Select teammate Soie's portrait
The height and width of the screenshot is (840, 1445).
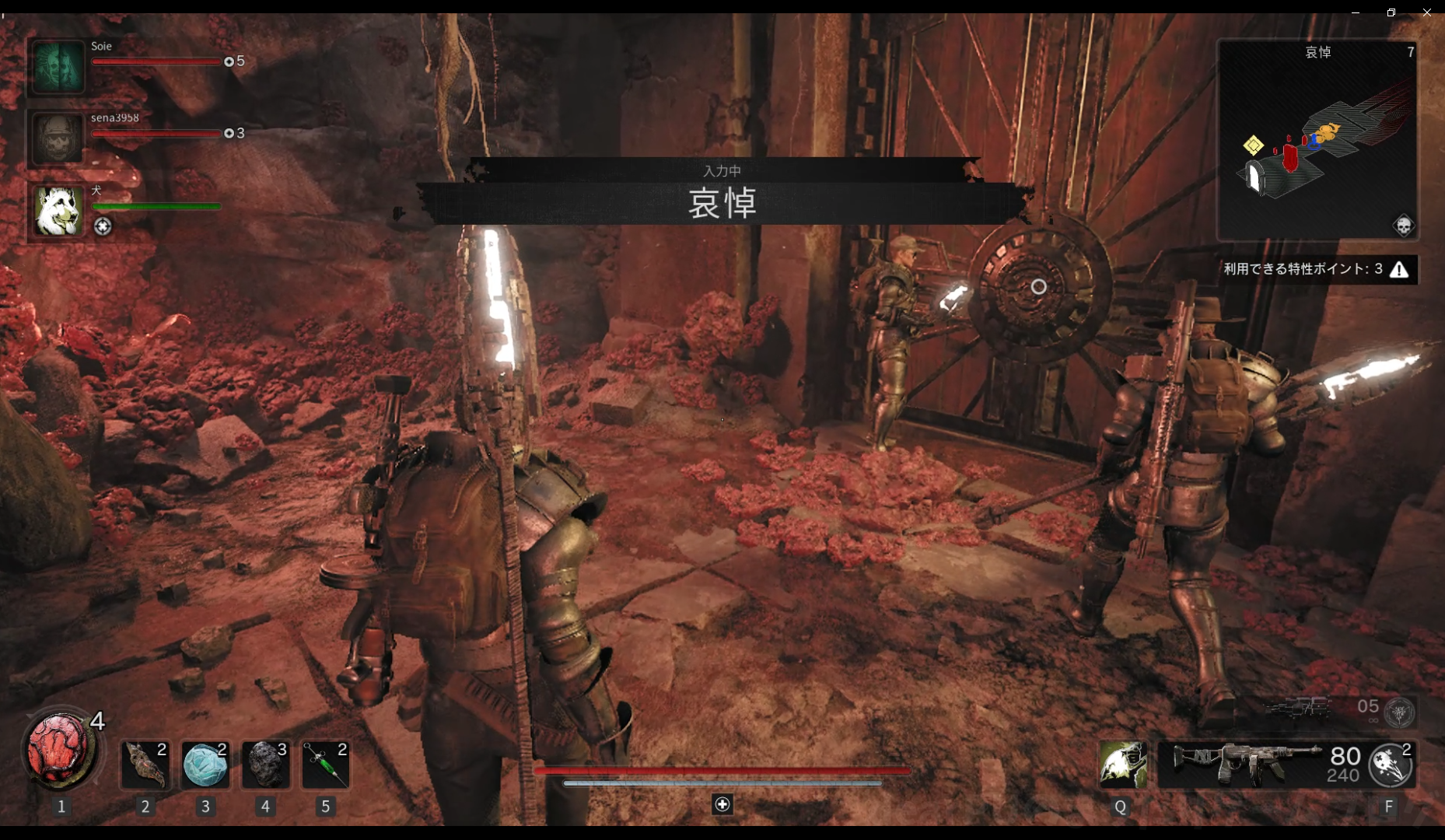(x=58, y=67)
